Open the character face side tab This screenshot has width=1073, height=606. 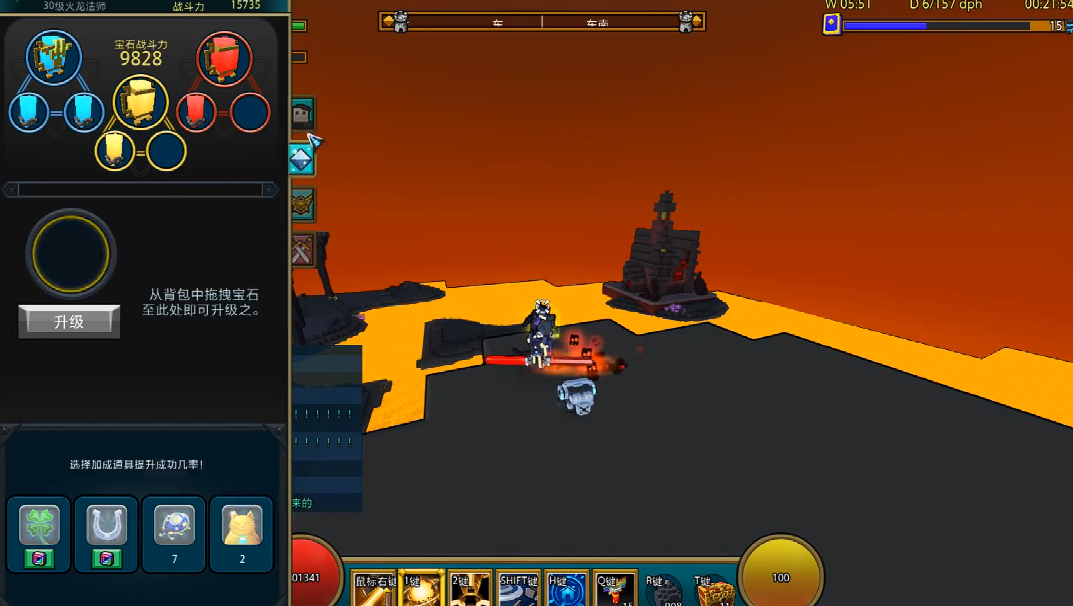click(302, 115)
